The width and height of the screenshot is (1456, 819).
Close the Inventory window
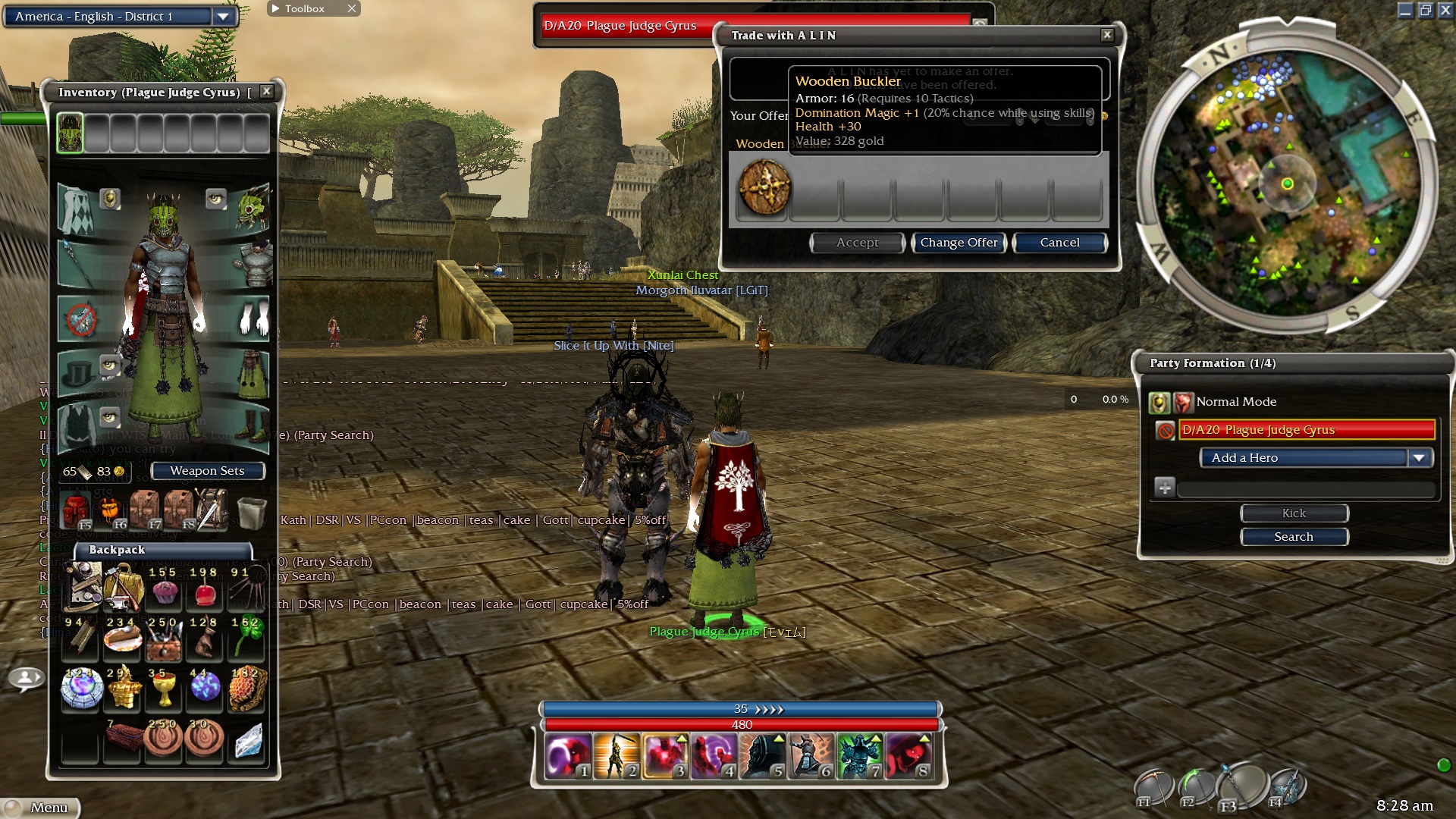pyautogui.click(x=266, y=92)
